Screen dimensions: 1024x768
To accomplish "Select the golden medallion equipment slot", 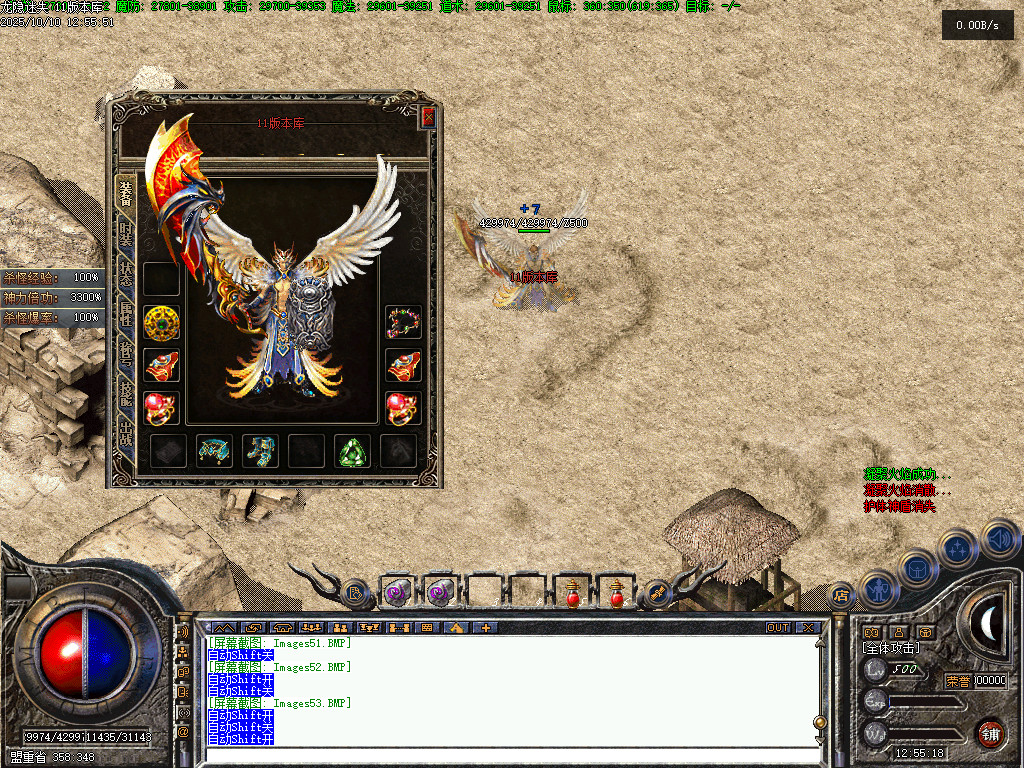I will 161,323.
